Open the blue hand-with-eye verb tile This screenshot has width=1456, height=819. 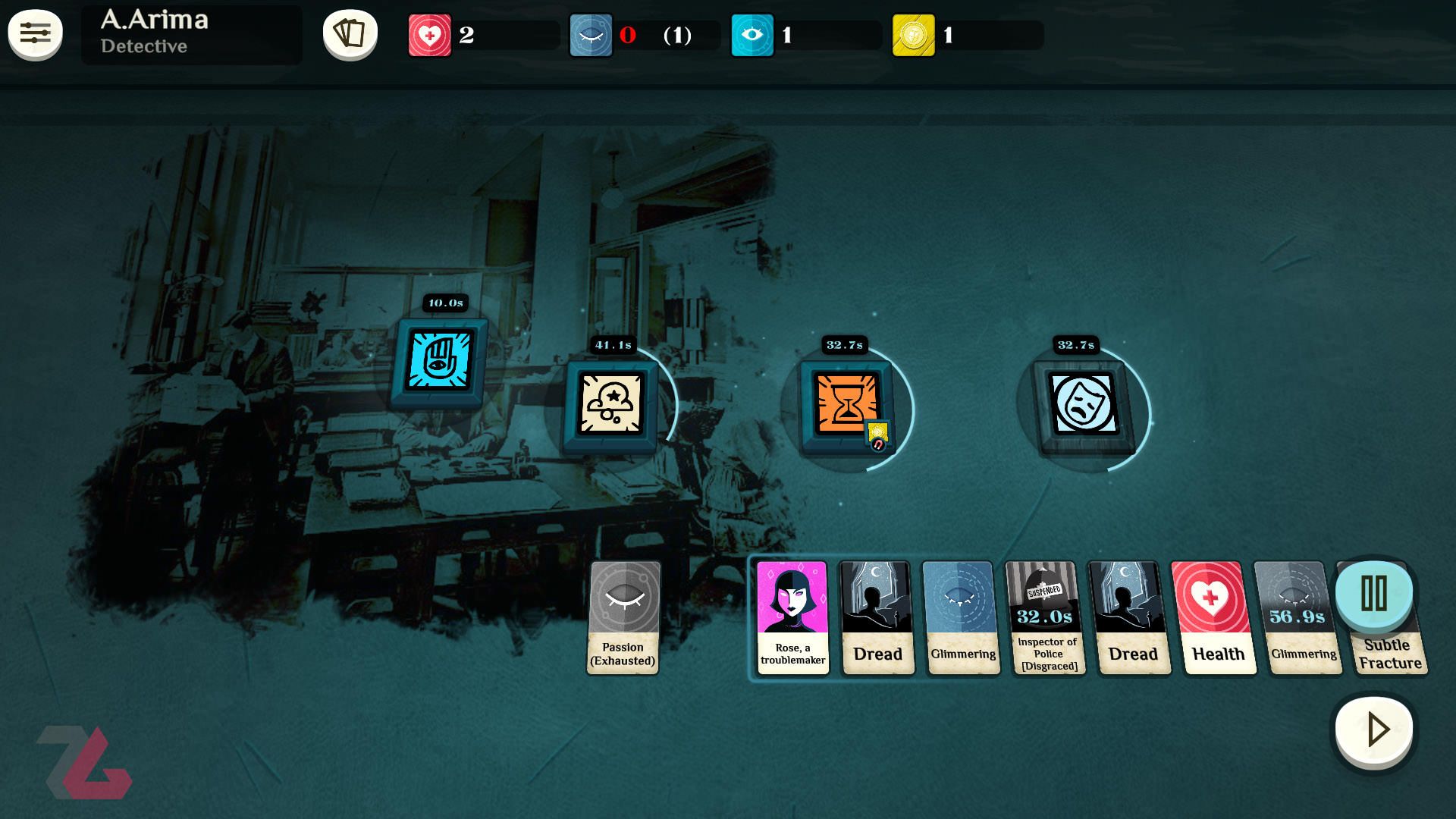coord(439,361)
